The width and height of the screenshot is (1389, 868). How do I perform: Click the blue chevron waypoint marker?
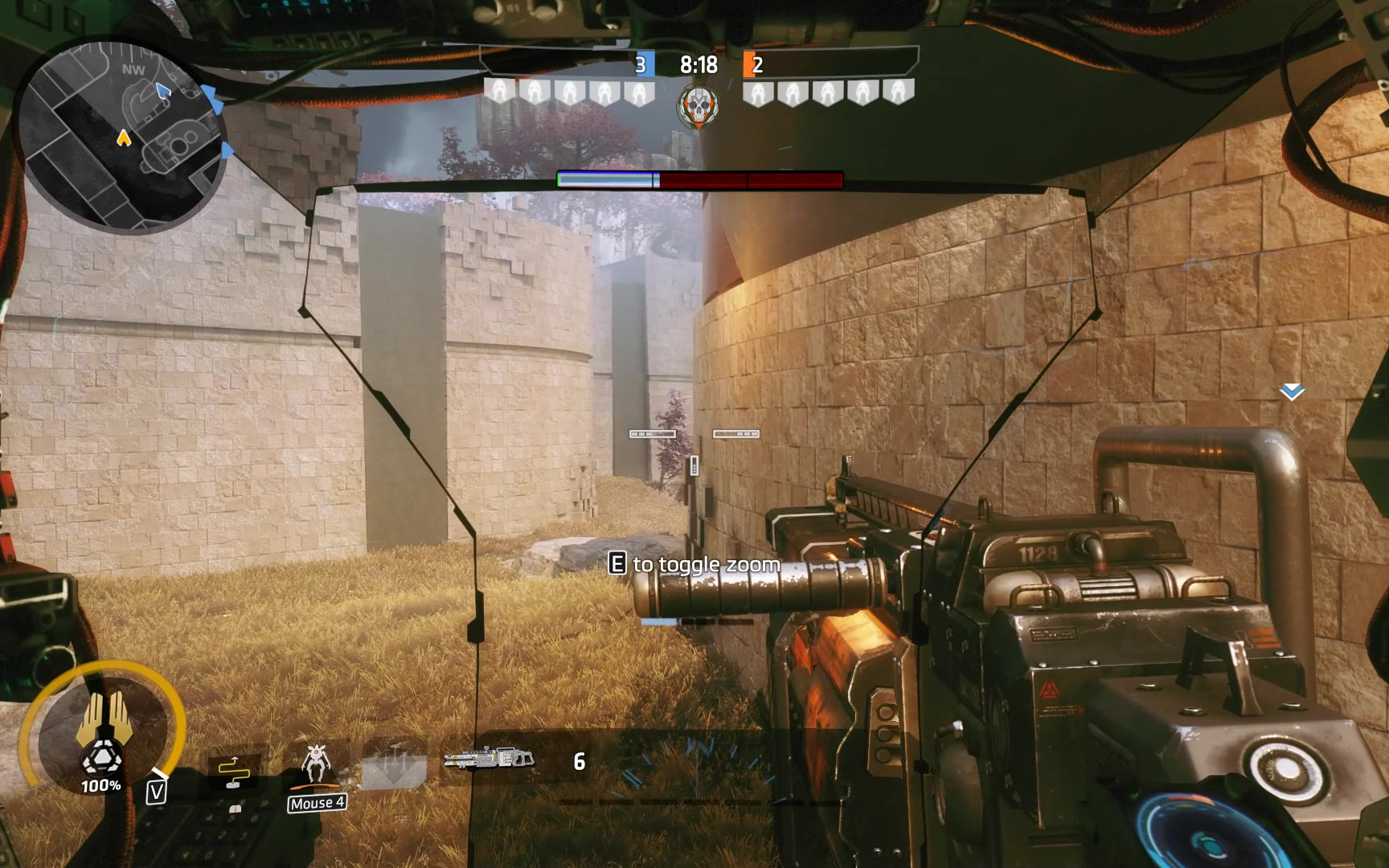click(1292, 391)
